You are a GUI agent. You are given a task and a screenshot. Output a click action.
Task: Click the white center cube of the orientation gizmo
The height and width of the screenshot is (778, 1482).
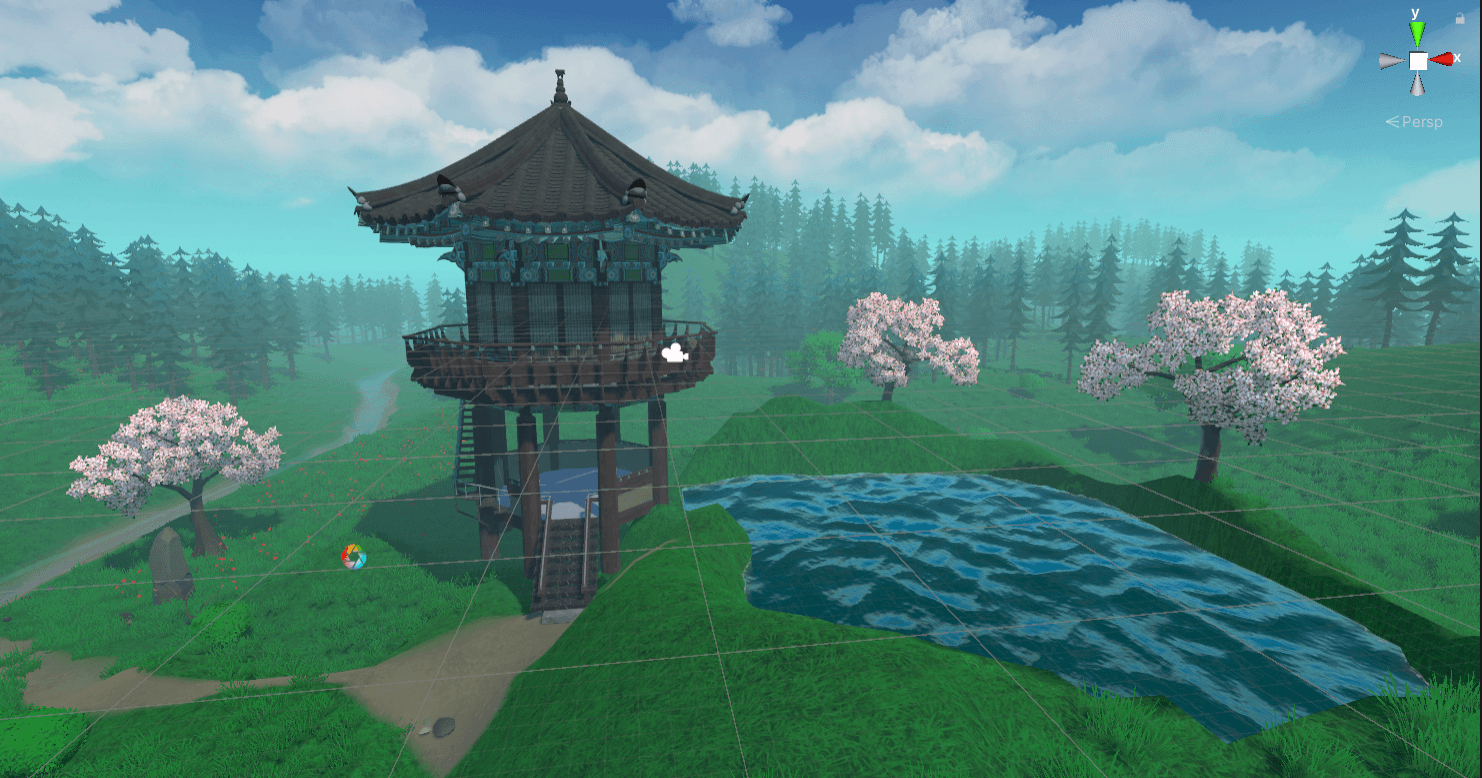(x=1418, y=61)
